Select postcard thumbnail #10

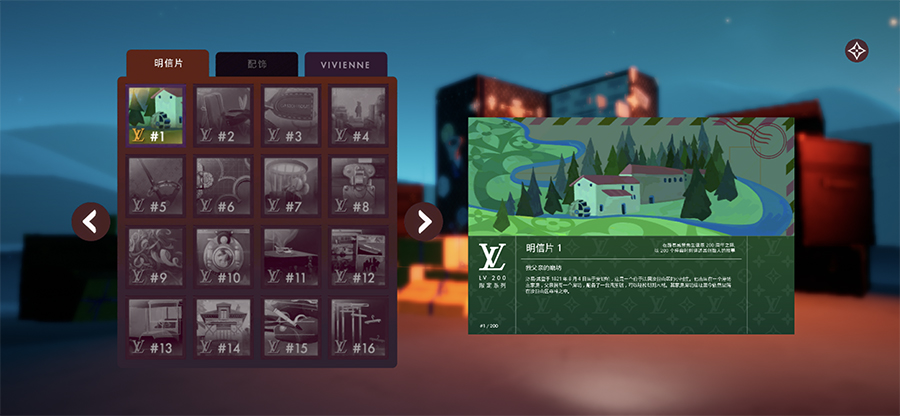pyautogui.click(x=223, y=257)
